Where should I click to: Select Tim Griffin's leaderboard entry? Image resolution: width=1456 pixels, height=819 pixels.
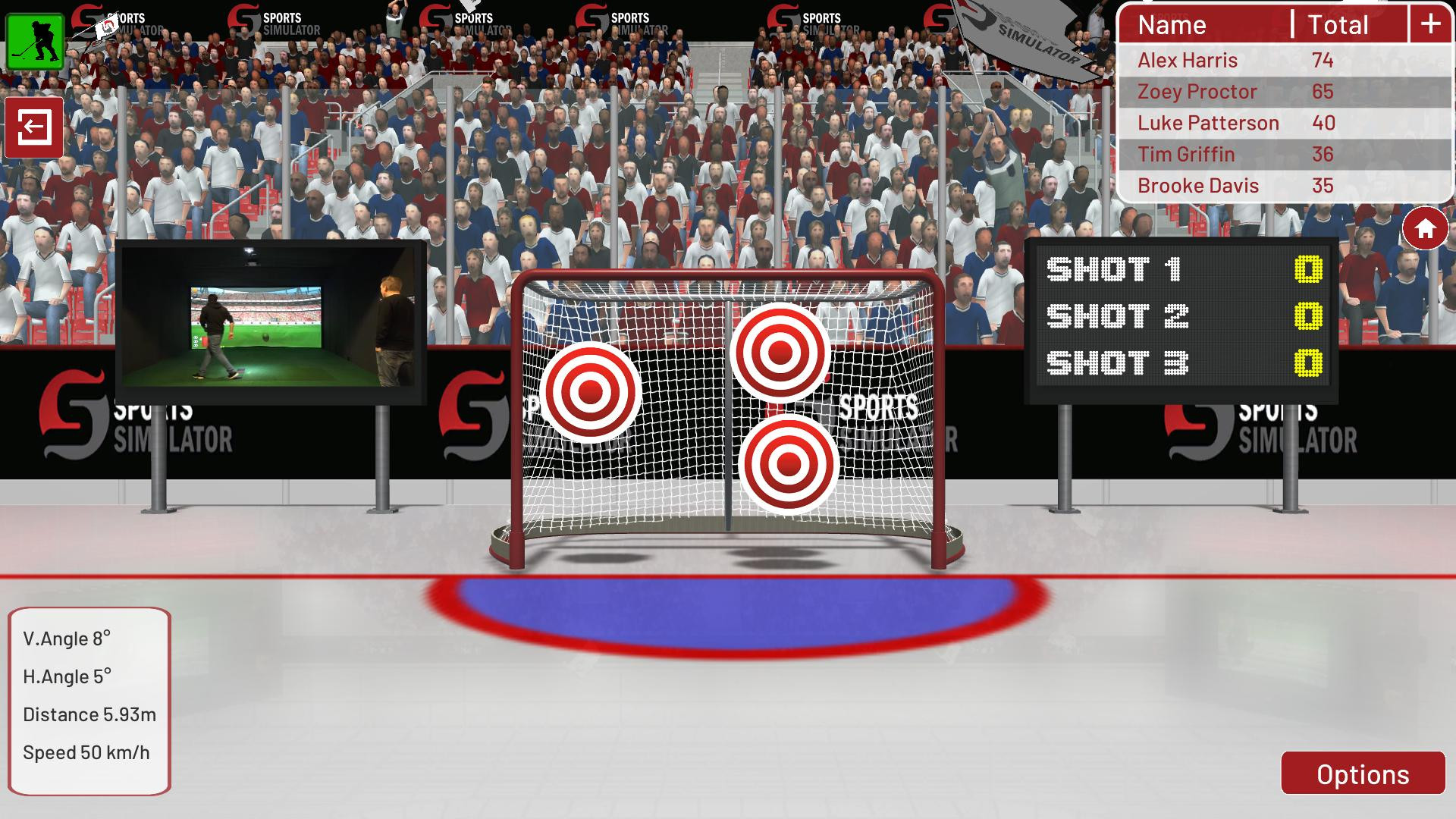[x=1185, y=154]
